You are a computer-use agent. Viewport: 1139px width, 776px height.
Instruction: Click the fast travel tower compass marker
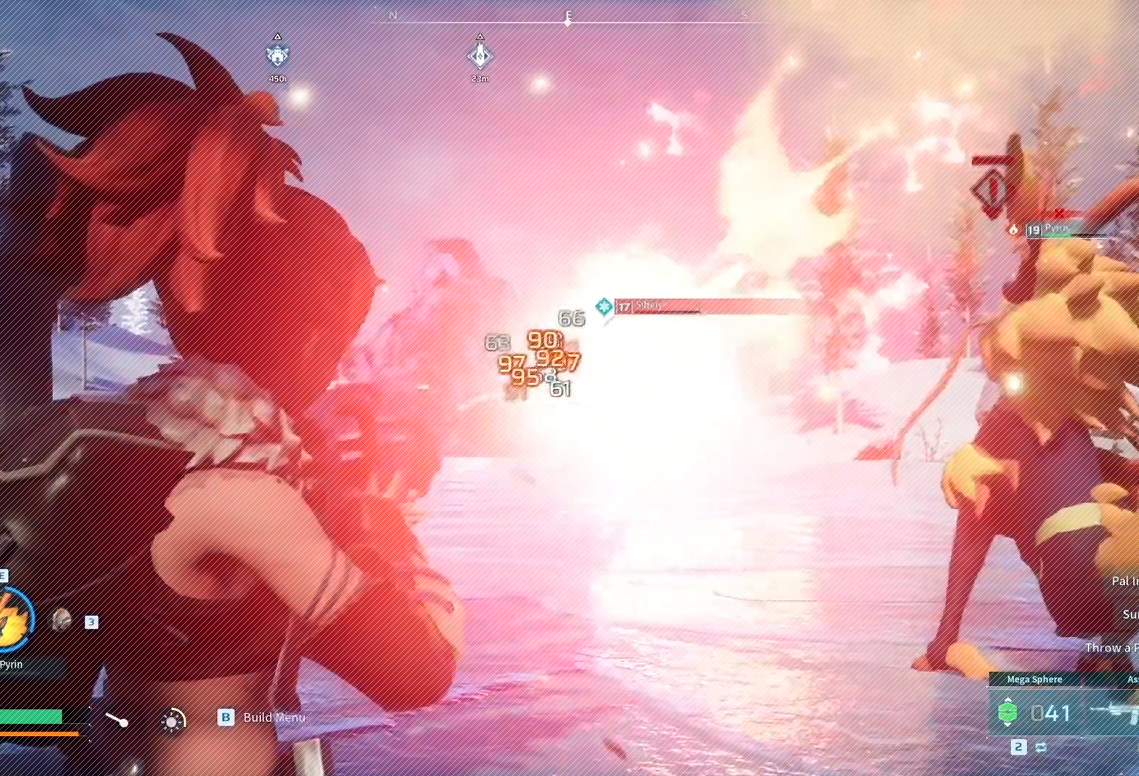pyautogui.click(x=480, y=55)
